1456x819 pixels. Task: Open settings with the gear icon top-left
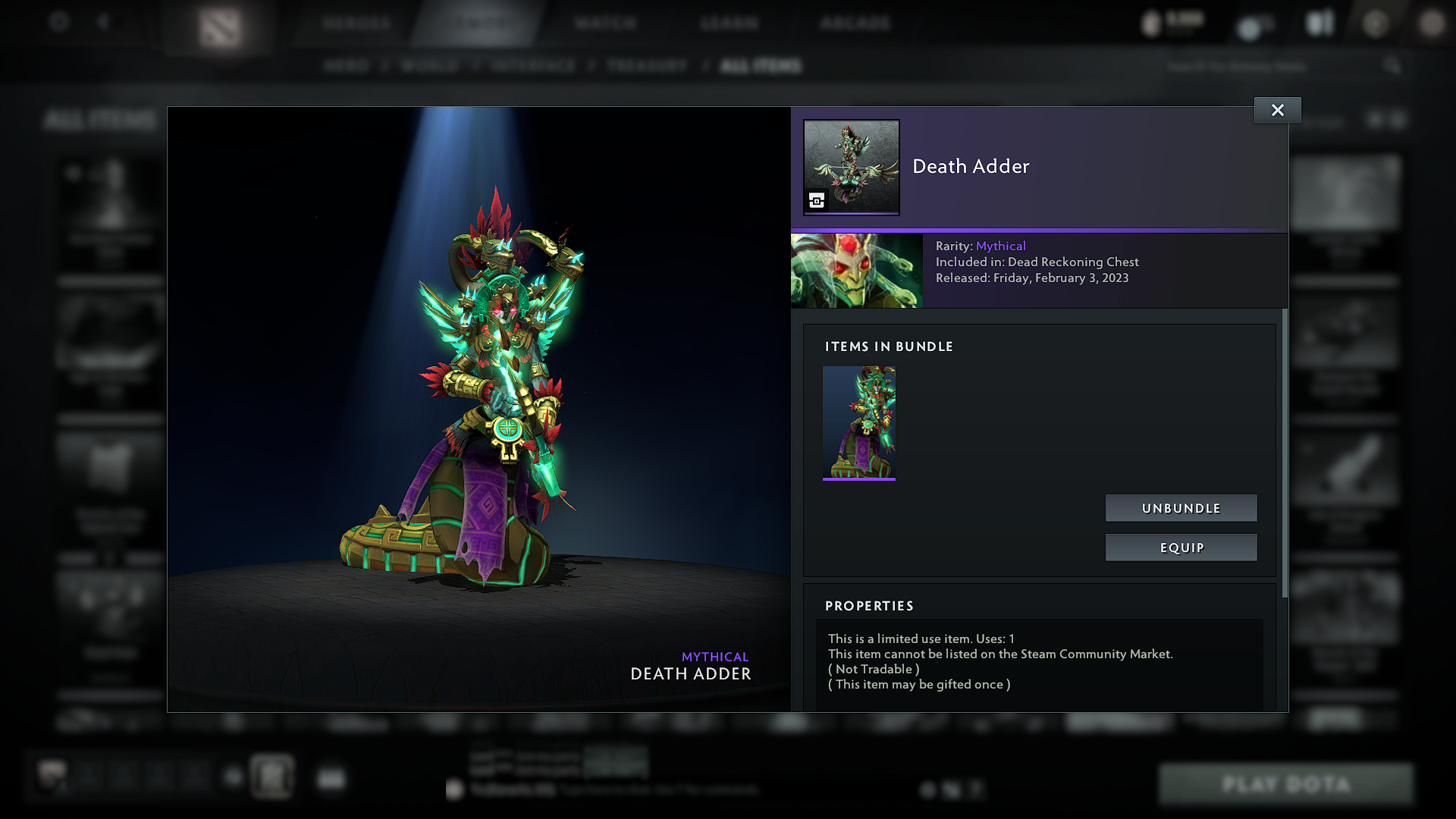59,22
